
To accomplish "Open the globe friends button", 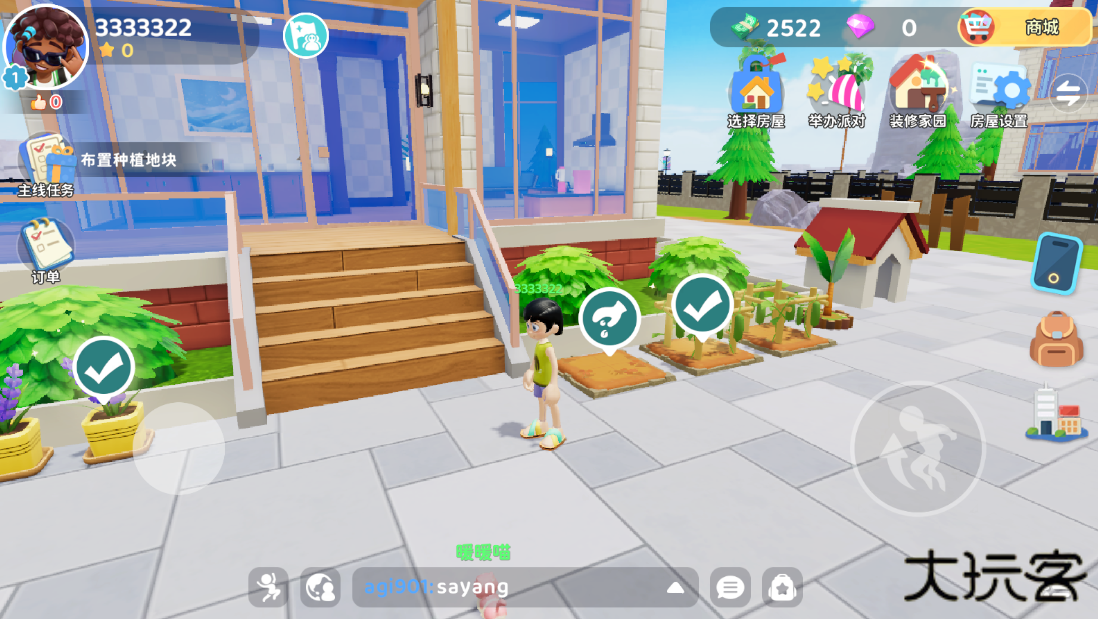I will pyautogui.click(x=320, y=587).
